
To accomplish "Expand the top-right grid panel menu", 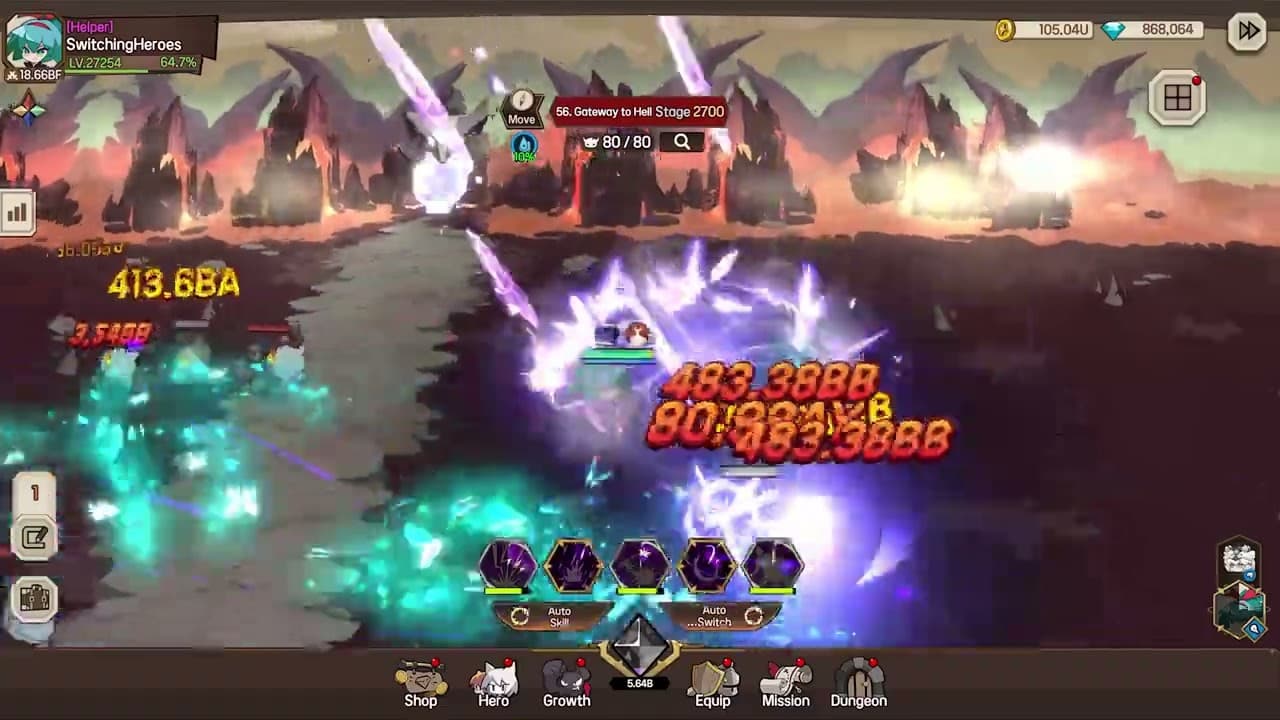I will [1177, 98].
